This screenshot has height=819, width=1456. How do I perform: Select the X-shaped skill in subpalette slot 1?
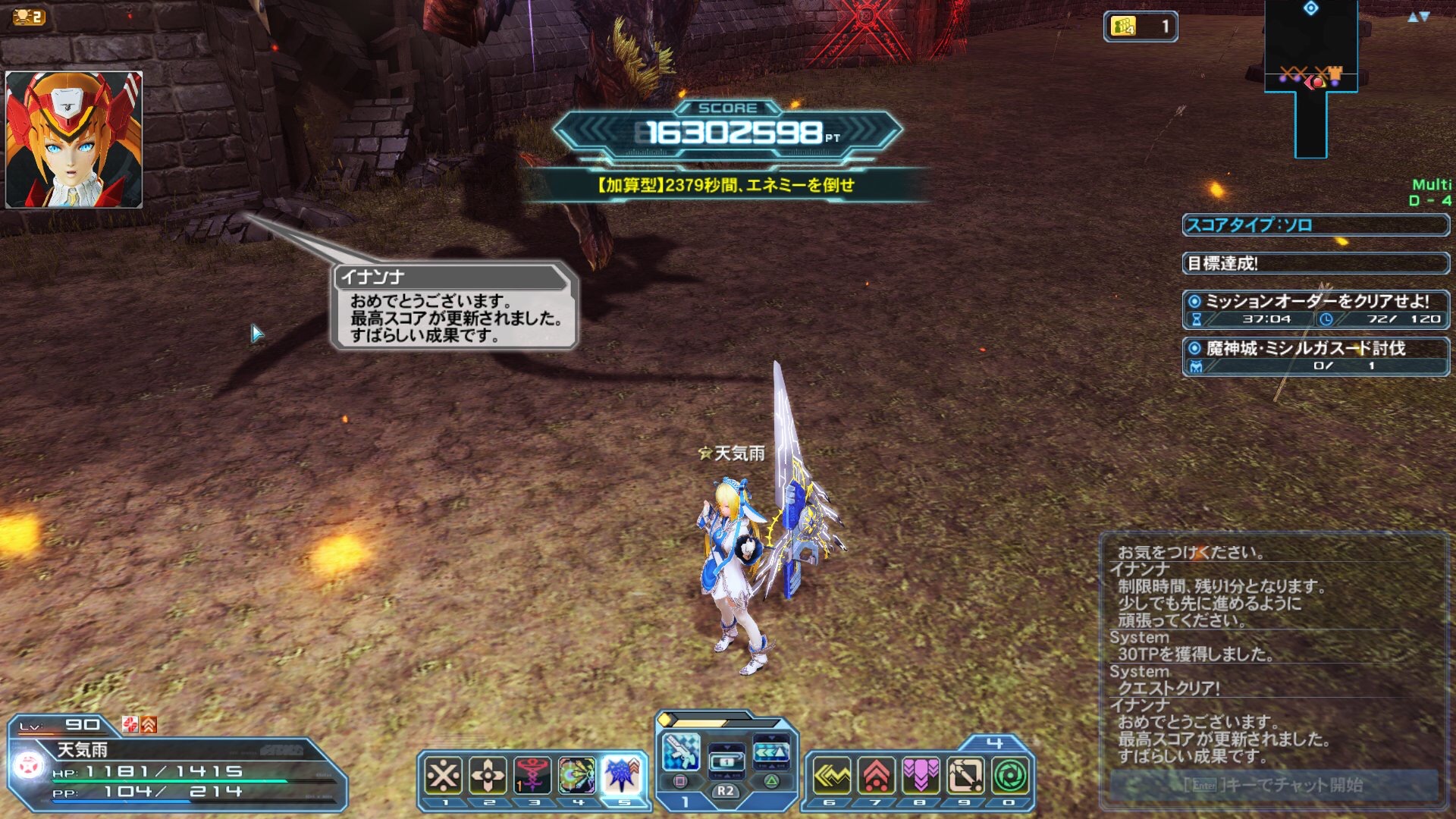click(444, 776)
